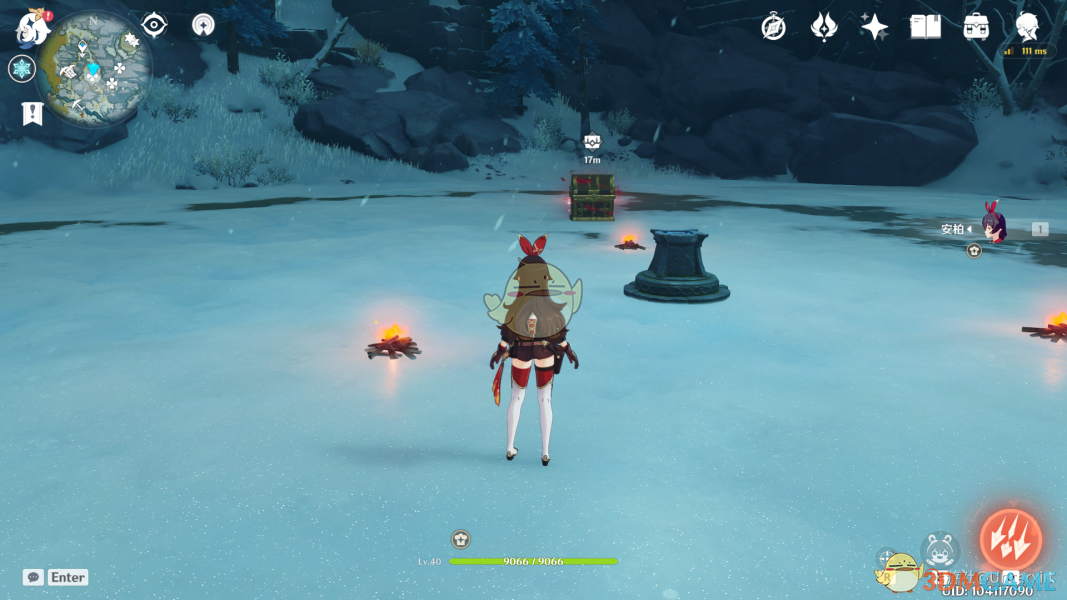Open the world map from the minimap

point(95,68)
